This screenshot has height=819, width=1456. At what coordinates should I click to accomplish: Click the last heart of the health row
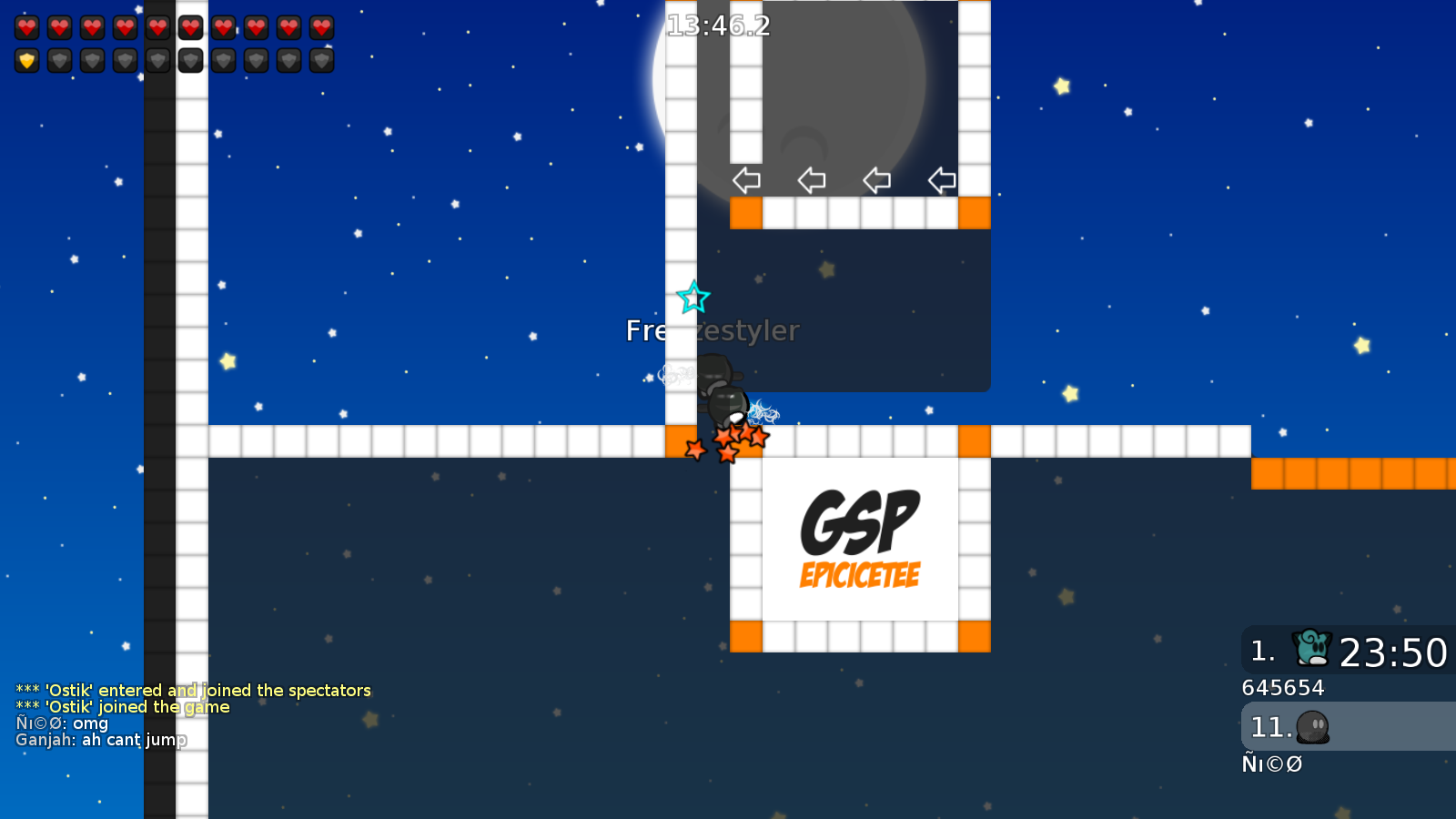tap(321, 26)
